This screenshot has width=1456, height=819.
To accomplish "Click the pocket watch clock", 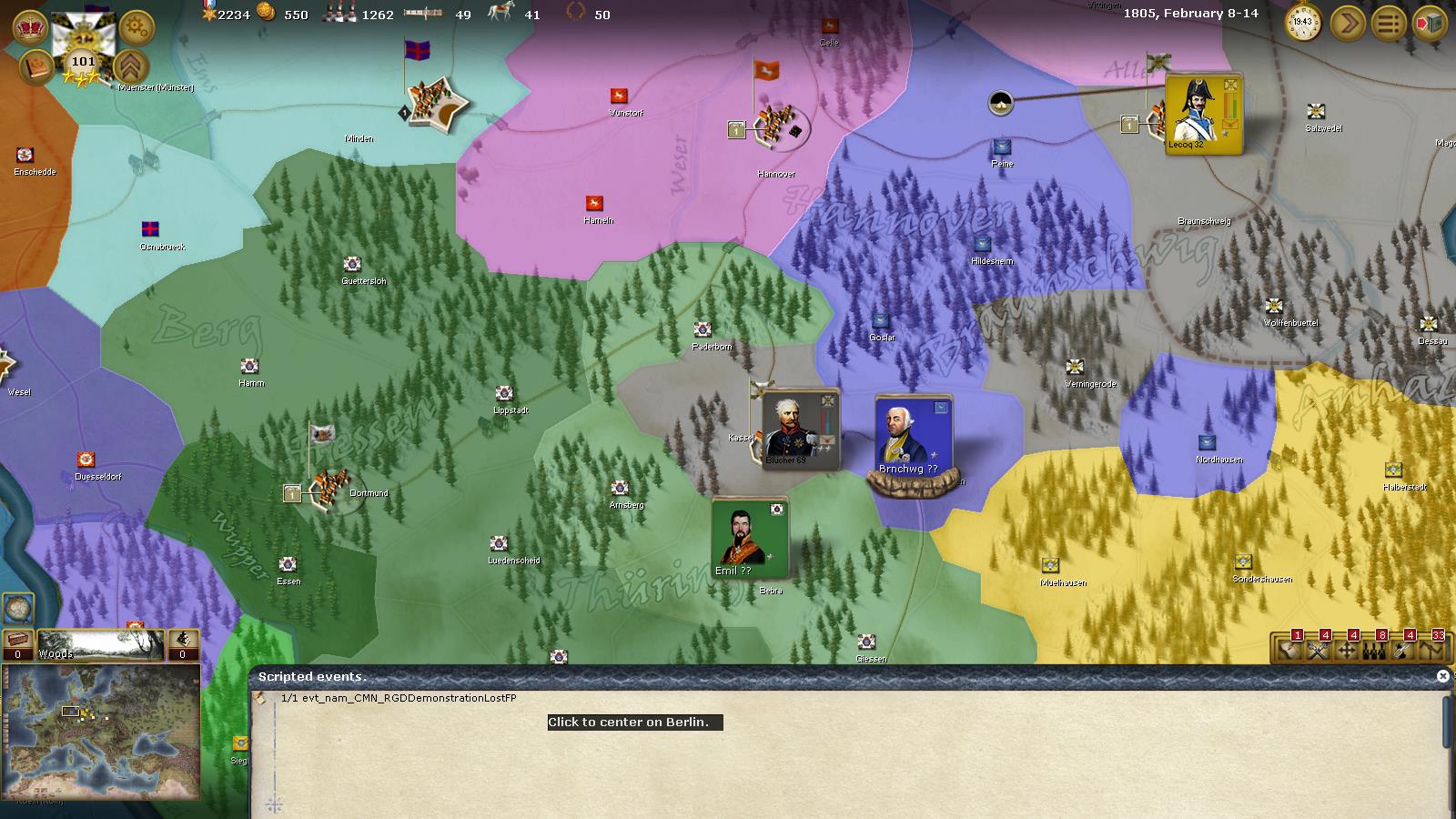I will click(x=1303, y=22).
